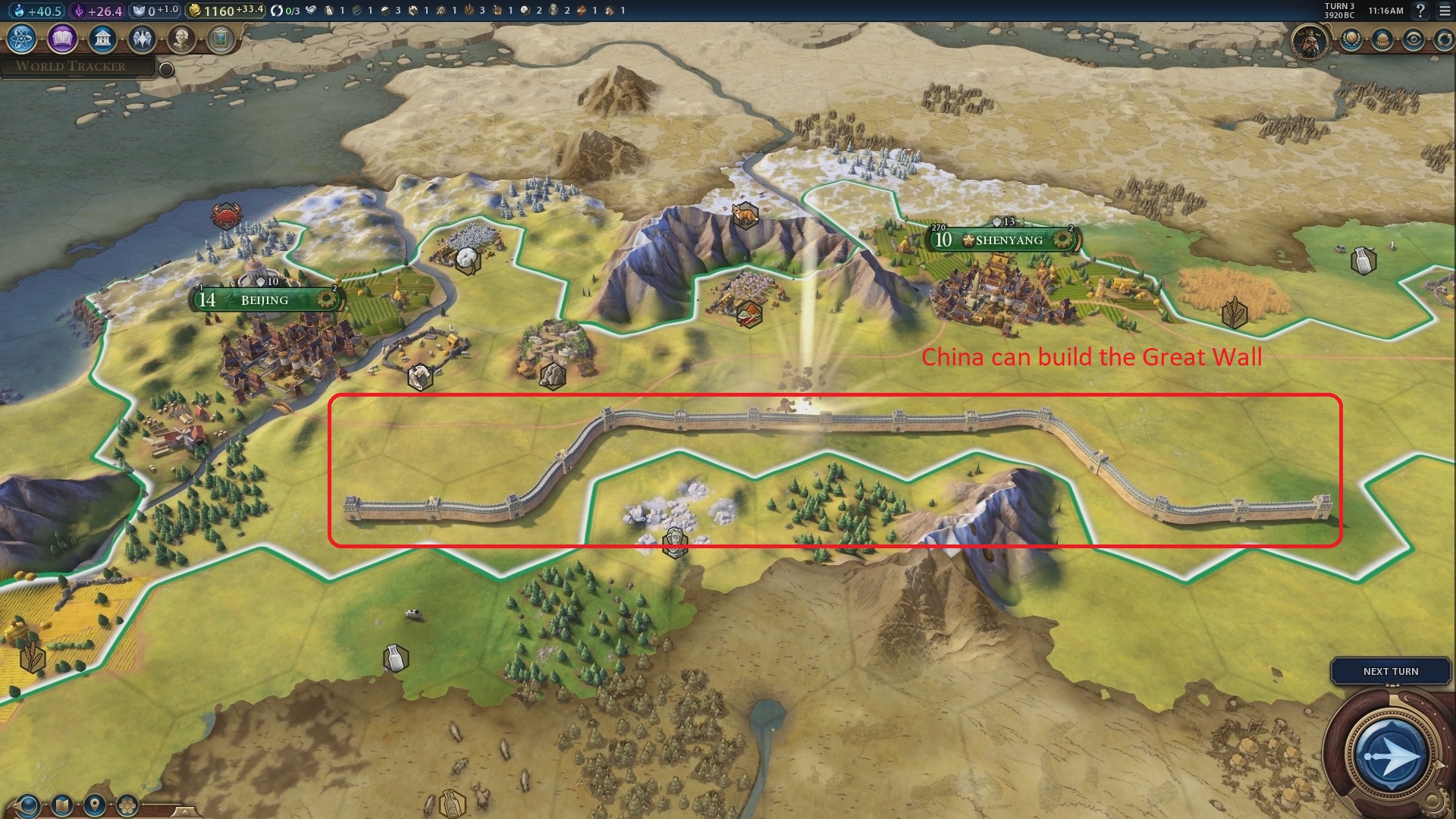Open the map options flyout on the minimap bar

point(63,805)
